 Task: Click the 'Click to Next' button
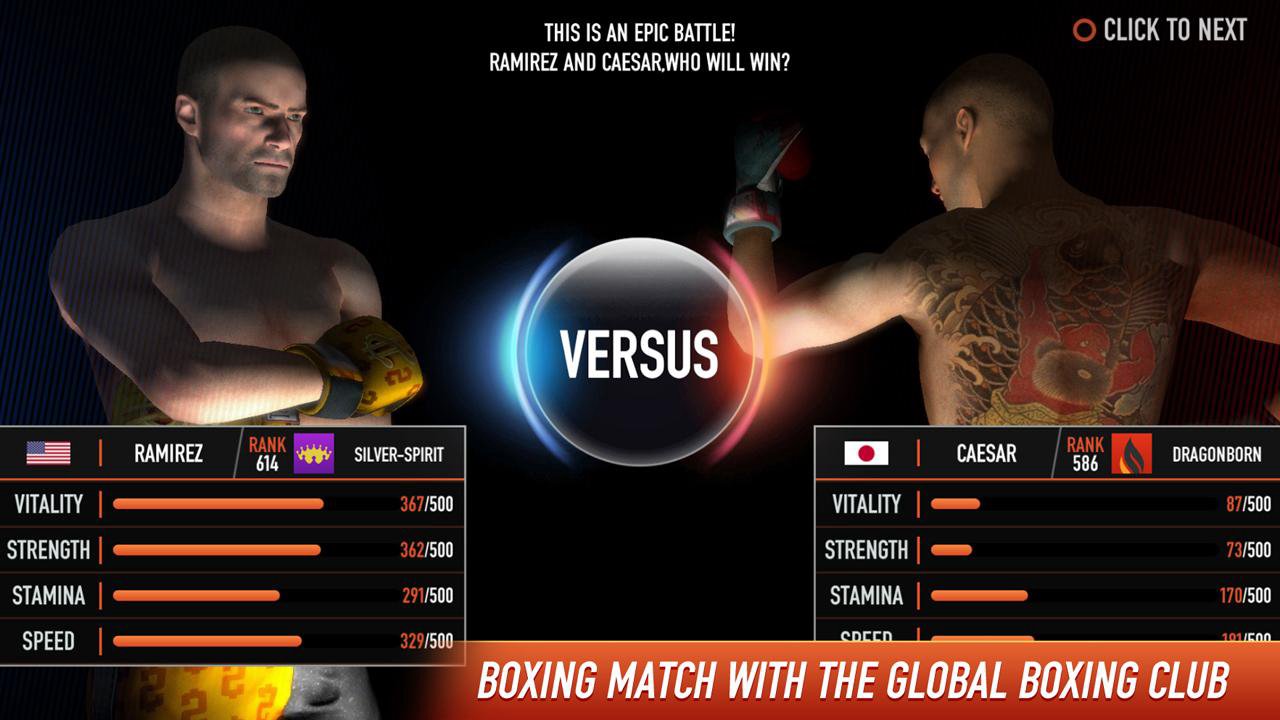tap(1160, 30)
